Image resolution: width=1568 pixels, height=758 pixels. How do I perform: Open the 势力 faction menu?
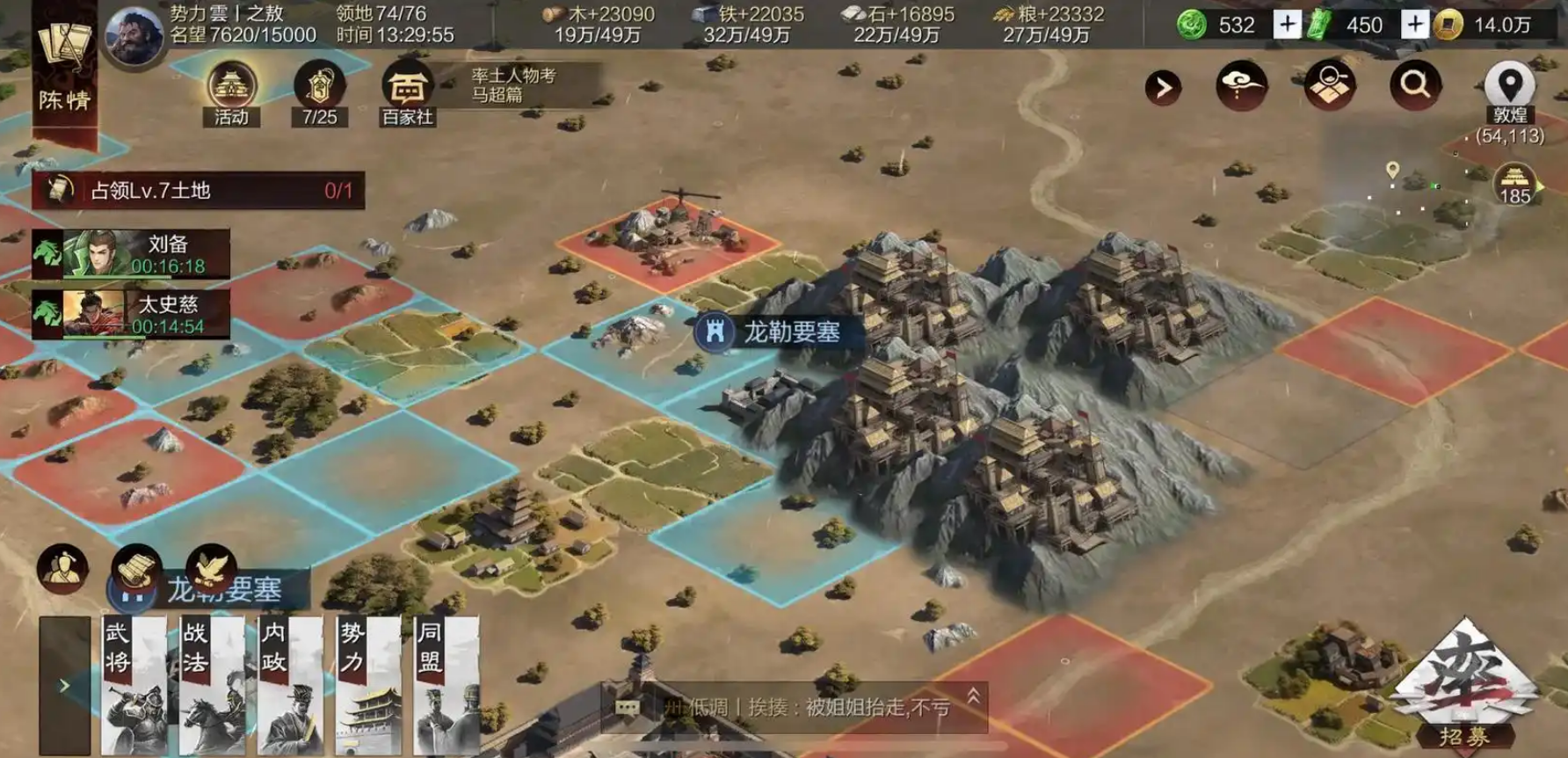click(368, 685)
